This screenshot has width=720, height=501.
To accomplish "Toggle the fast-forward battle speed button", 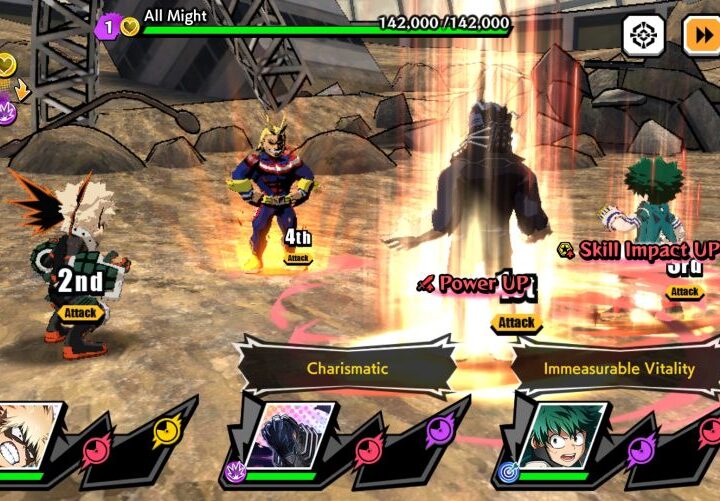I will (701, 36).
